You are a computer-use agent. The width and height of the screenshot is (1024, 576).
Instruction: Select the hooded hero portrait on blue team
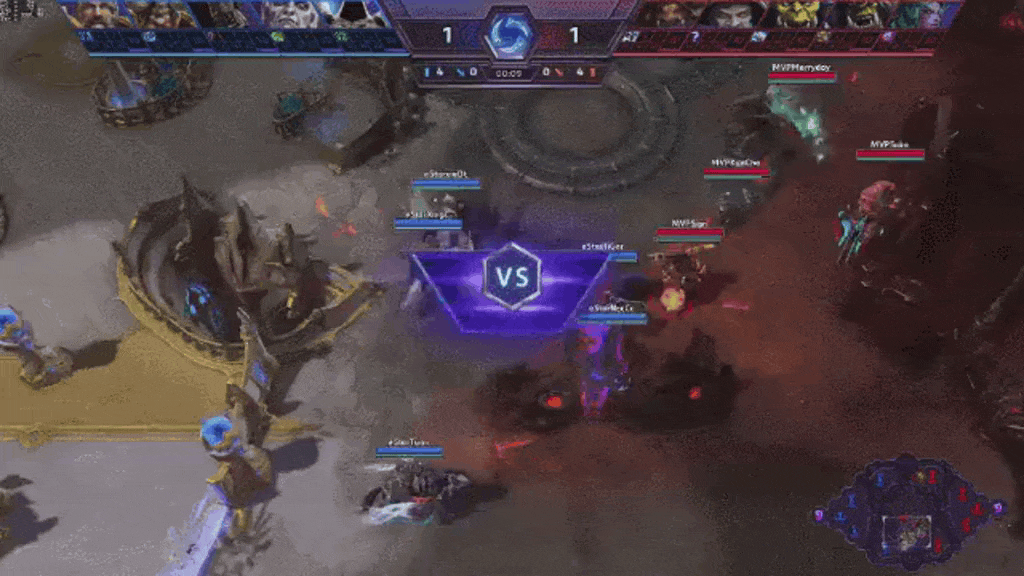[x=350, y=14]
